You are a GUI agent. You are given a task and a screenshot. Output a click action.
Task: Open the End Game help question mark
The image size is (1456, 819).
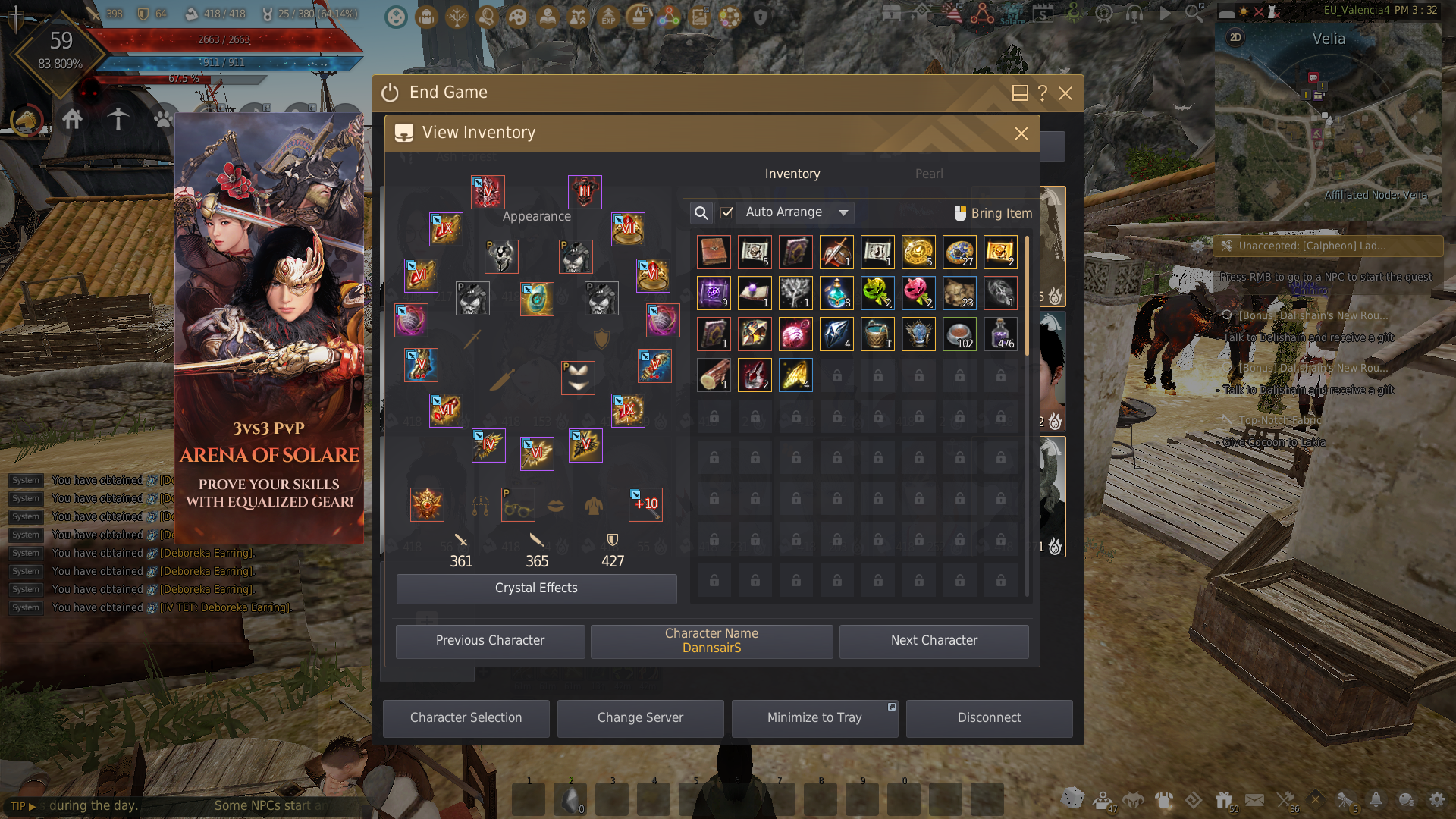(1043, 93)
